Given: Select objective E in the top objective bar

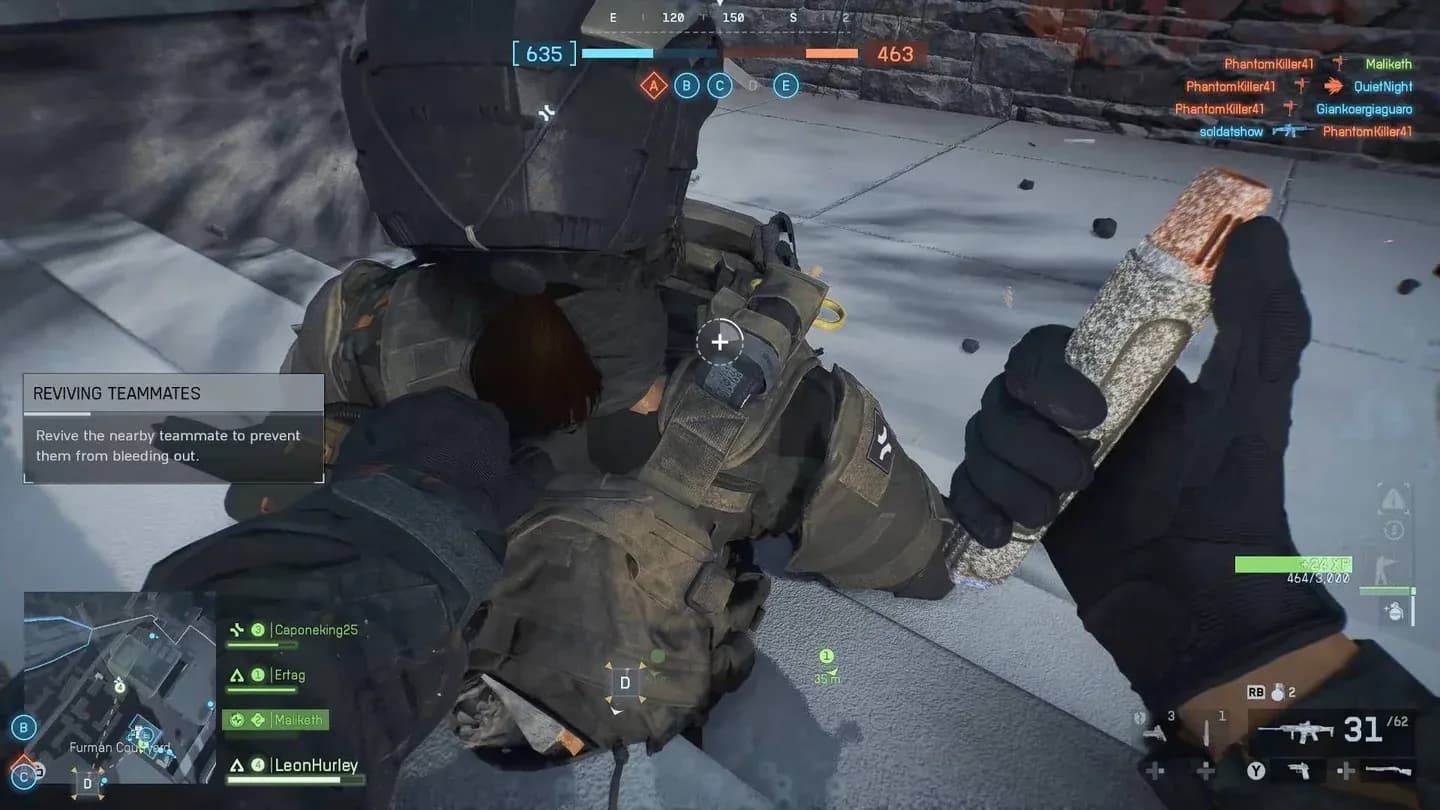Looking at the screenshot, I should [x=785, y=85].
